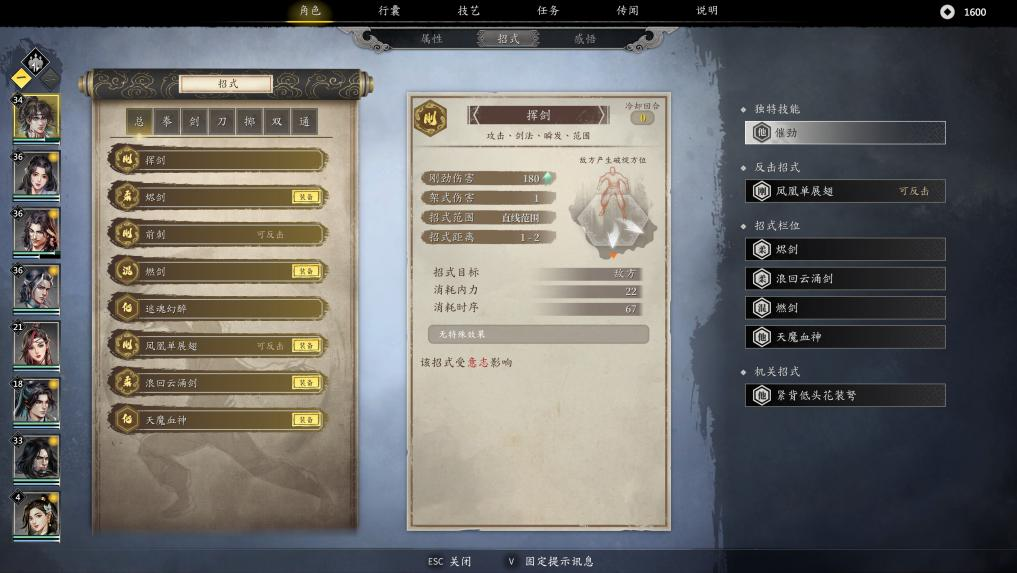1017x573 pixels.
Task: Choose the level 4 character portrait
Action: coord(36,515)
